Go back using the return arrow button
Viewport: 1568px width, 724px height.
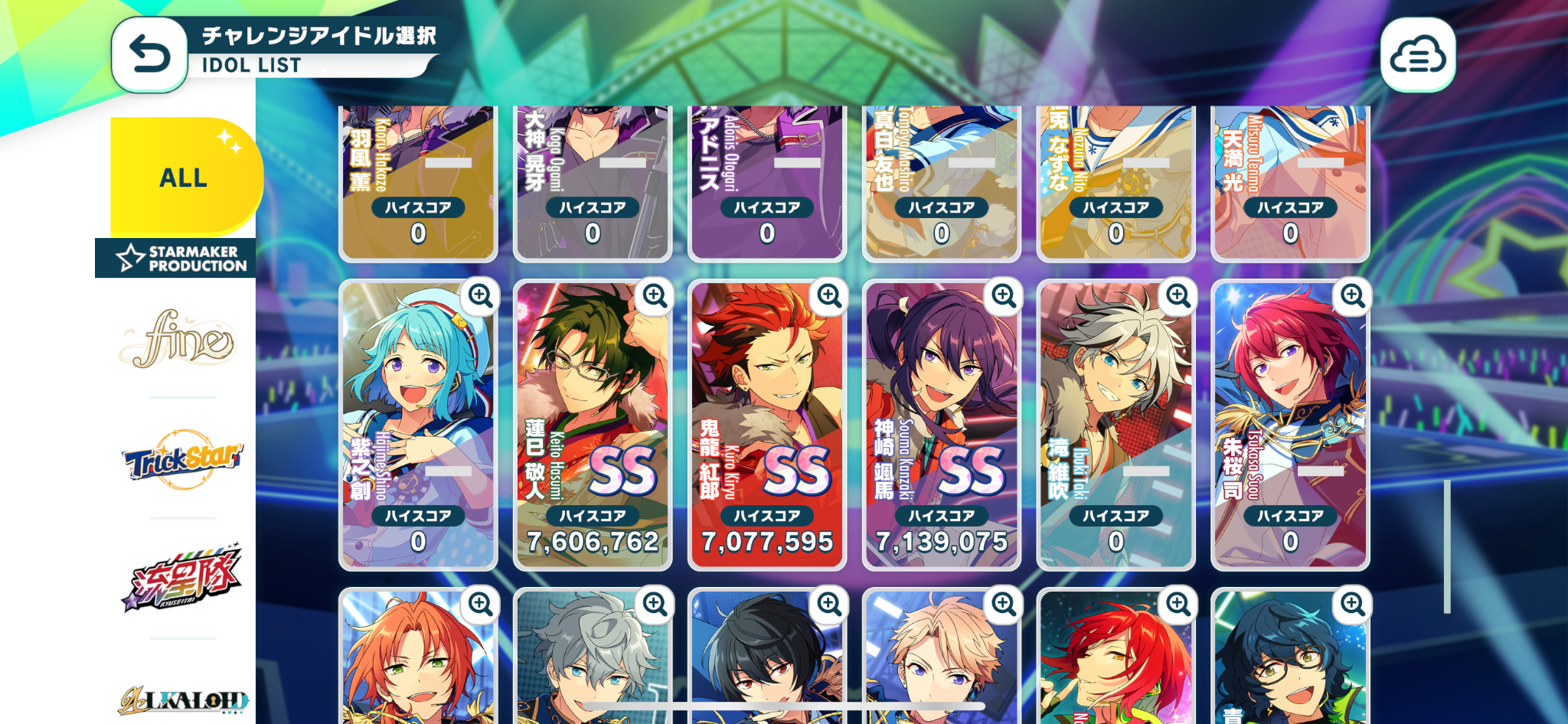pos(149,55)
